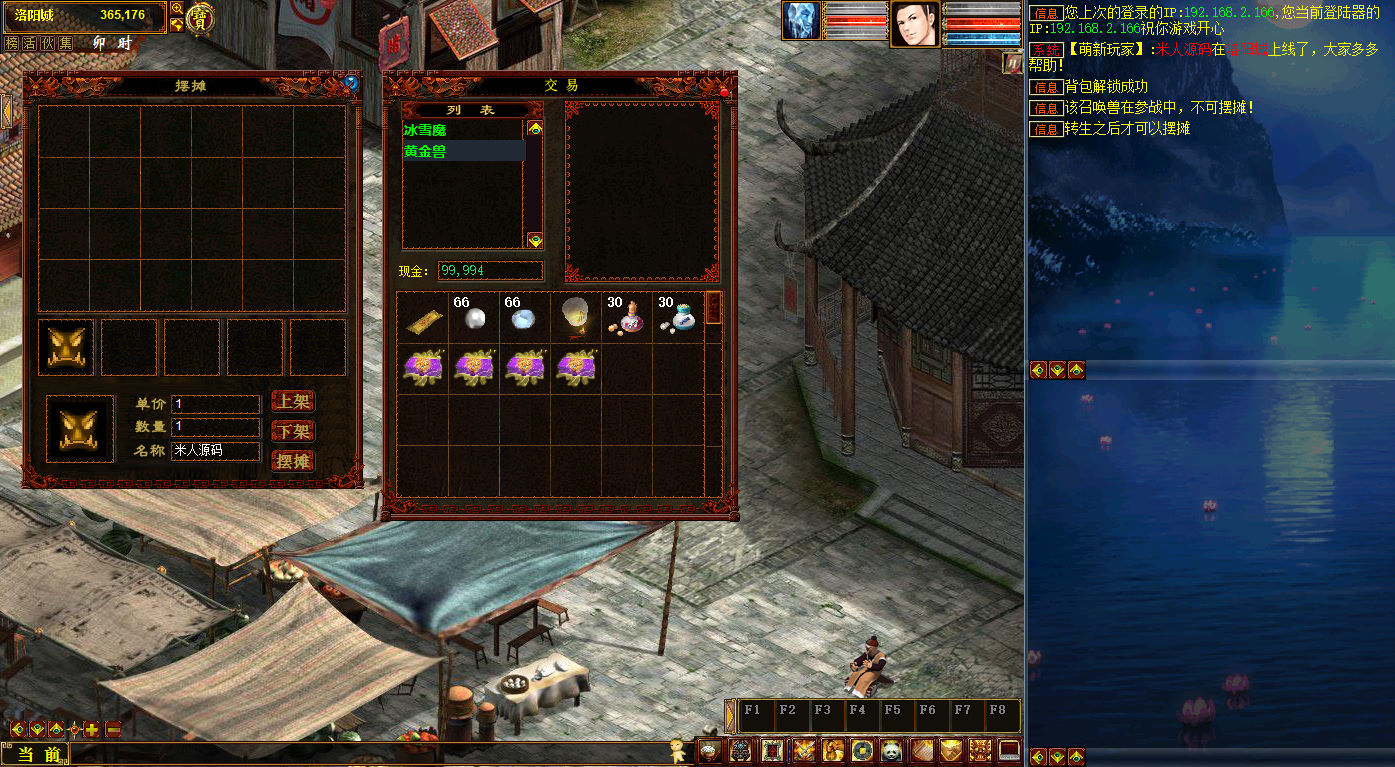Open the panda icon in bottom bar
1395x767 pixels.
[x=892, y=750]
